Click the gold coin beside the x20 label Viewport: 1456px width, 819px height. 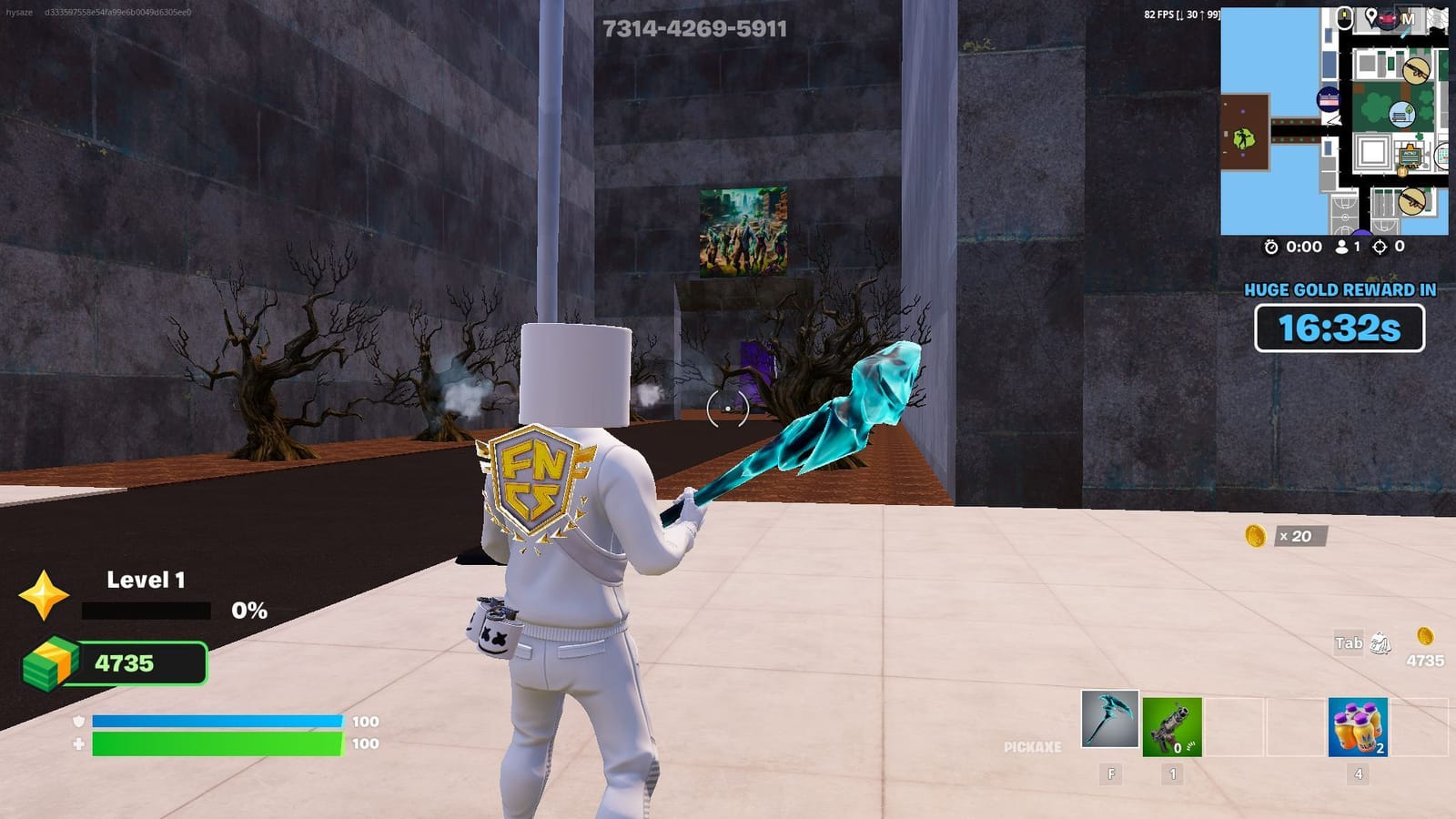(1256, 537)
